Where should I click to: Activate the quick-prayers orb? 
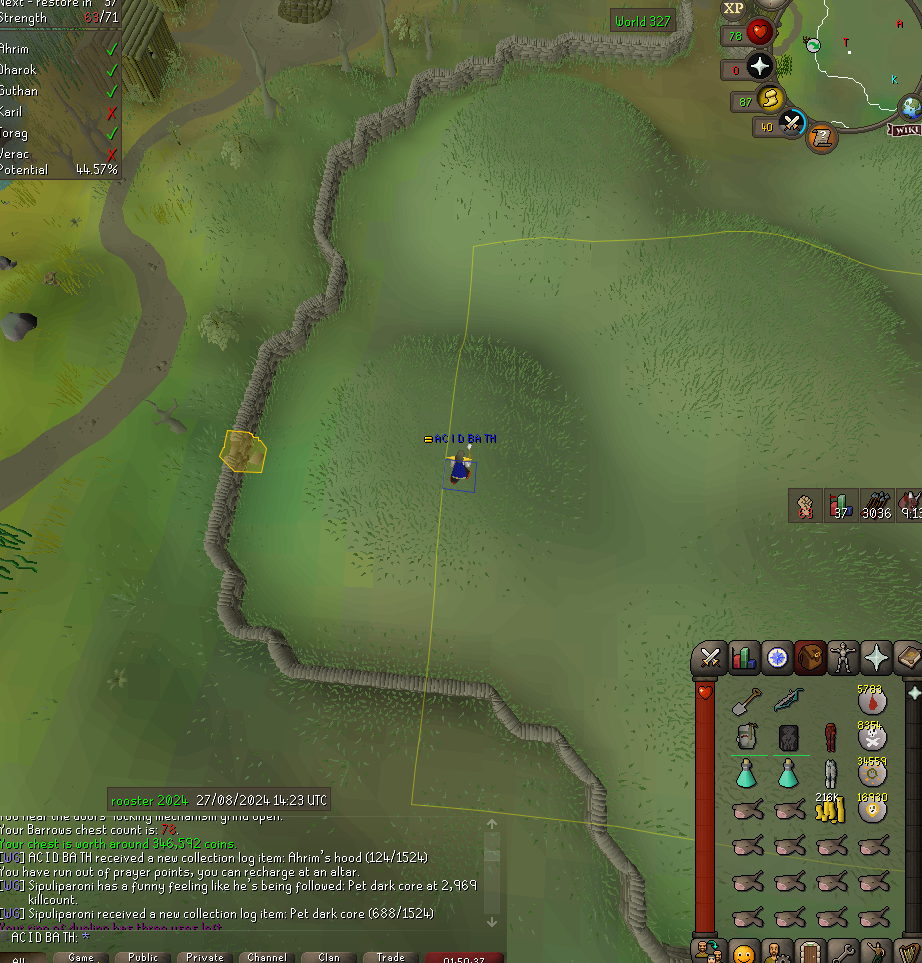tap(761, 67)
